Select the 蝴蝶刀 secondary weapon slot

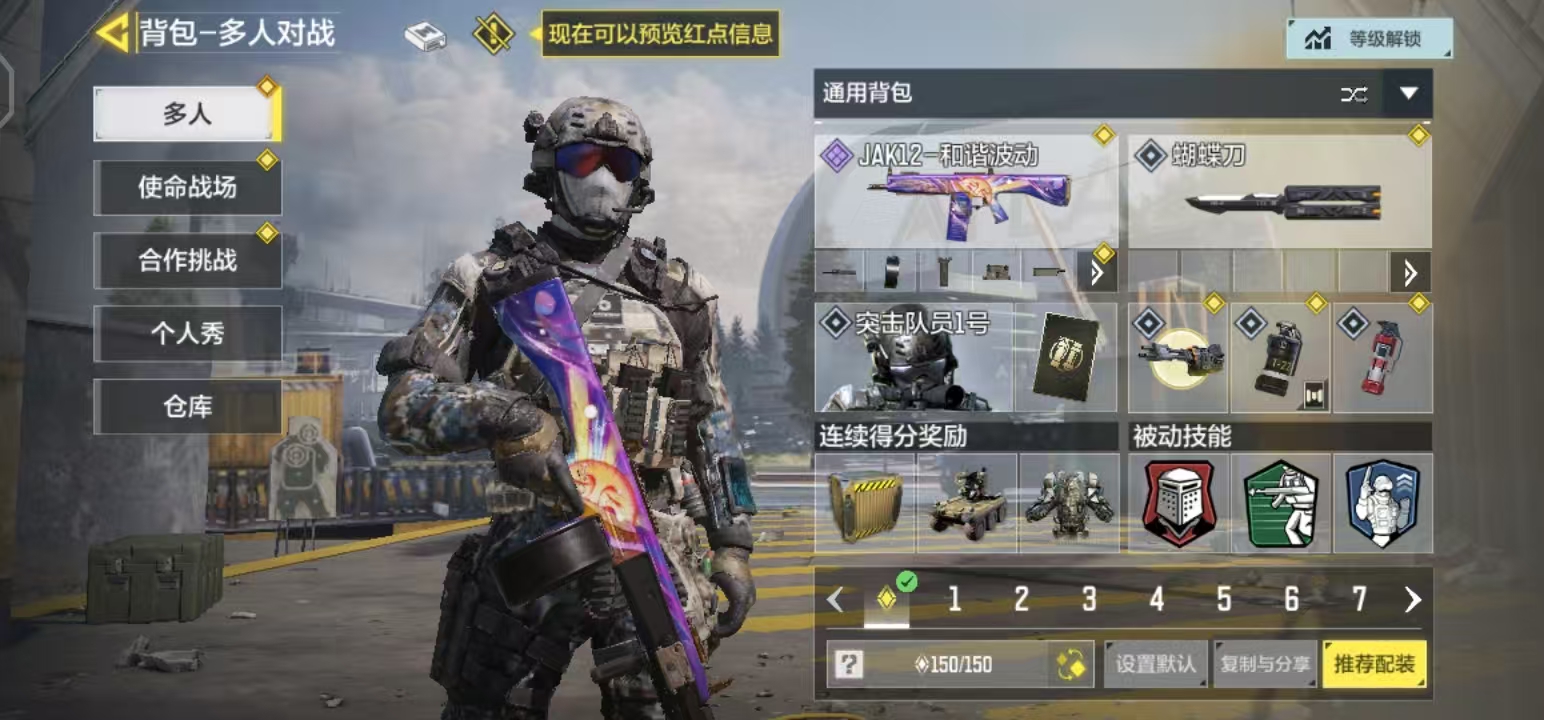[1279, 190]
